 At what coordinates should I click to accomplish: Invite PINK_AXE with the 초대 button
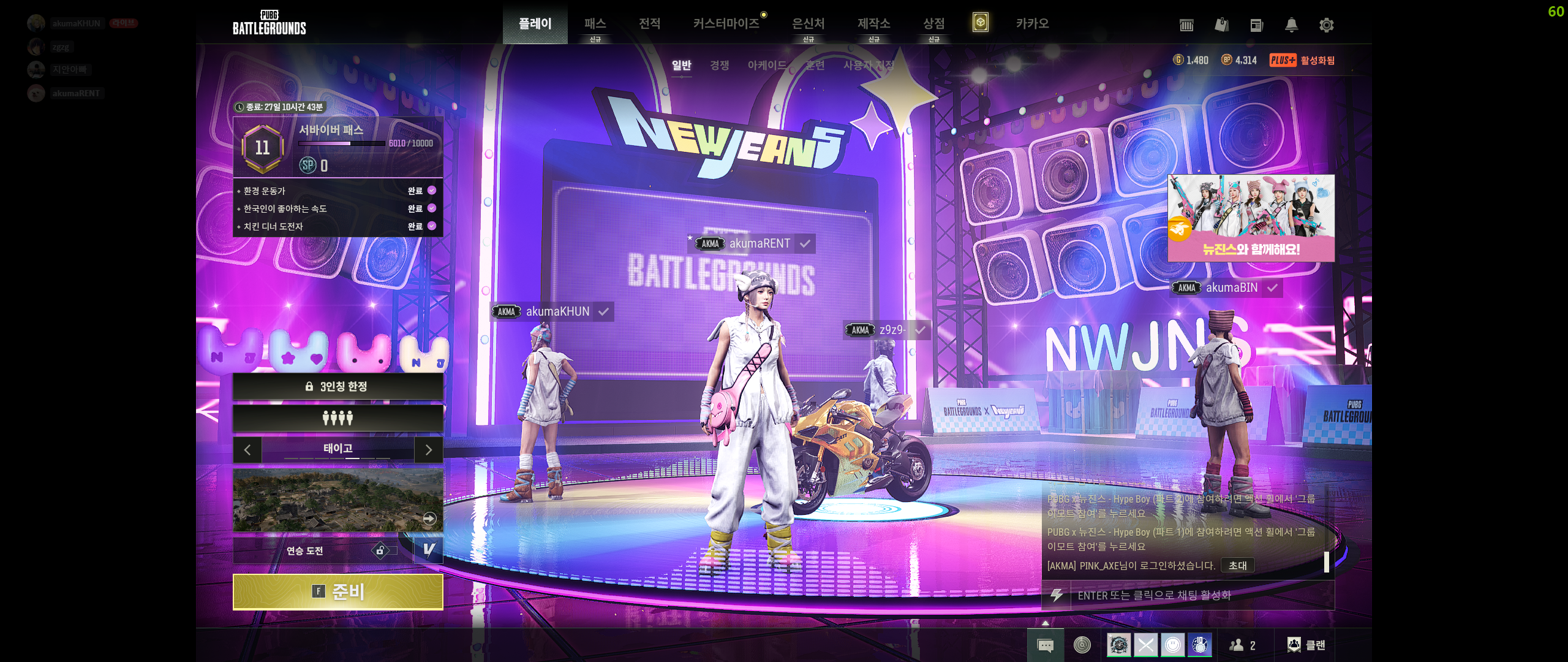click(x=1237, y=565)
